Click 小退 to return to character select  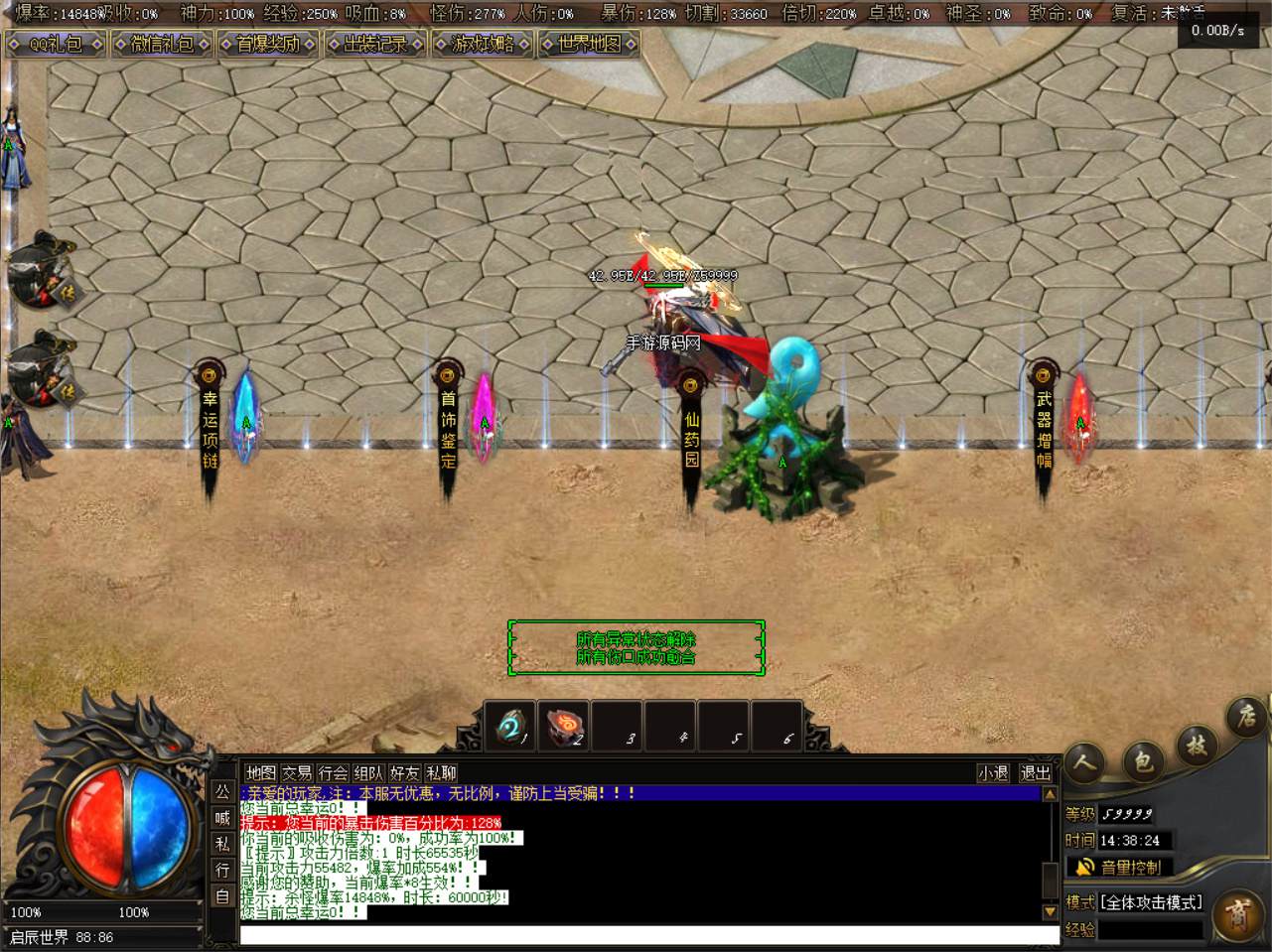(993, 772)
